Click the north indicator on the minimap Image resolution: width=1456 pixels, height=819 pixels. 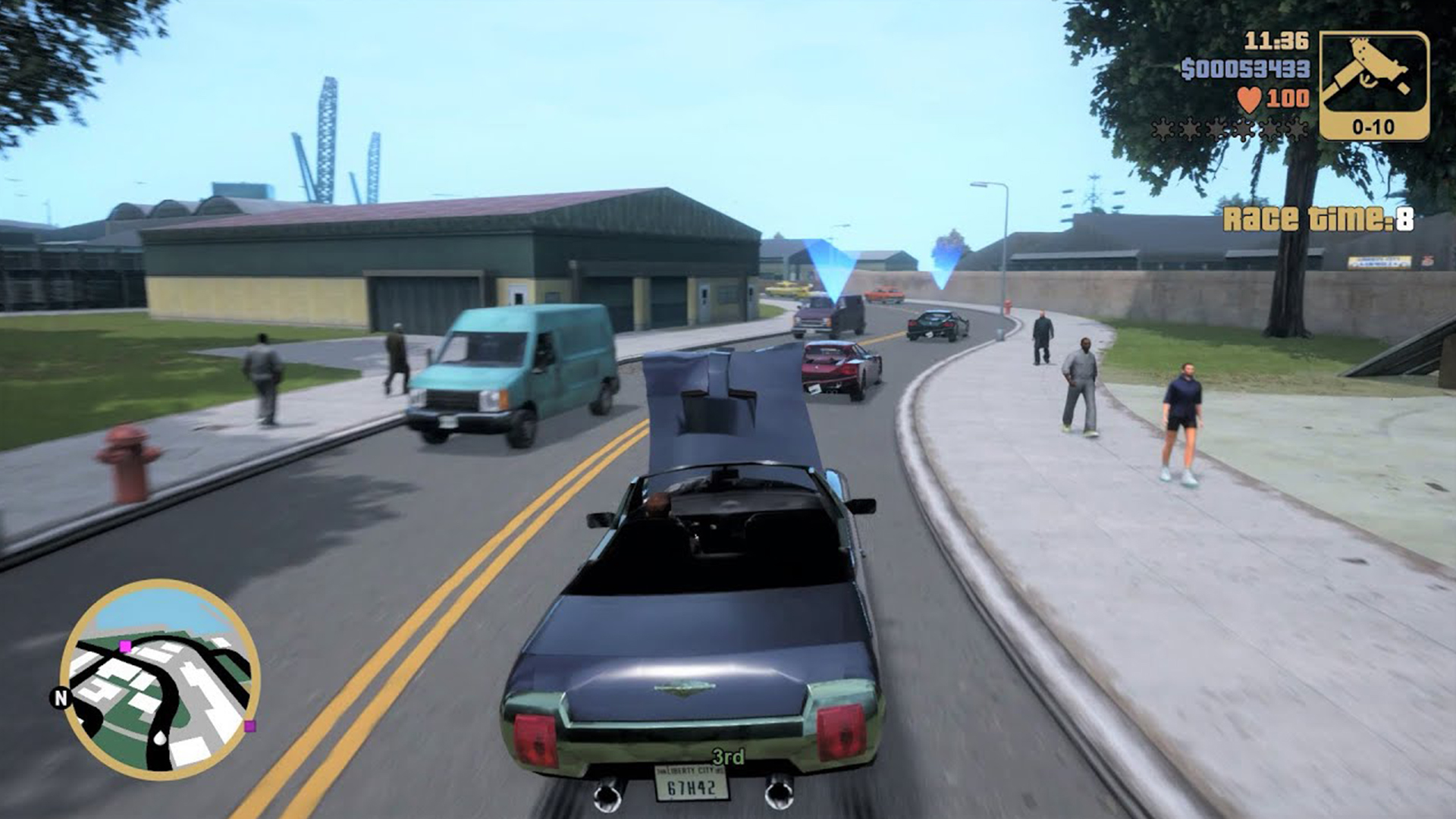[60, 695]
